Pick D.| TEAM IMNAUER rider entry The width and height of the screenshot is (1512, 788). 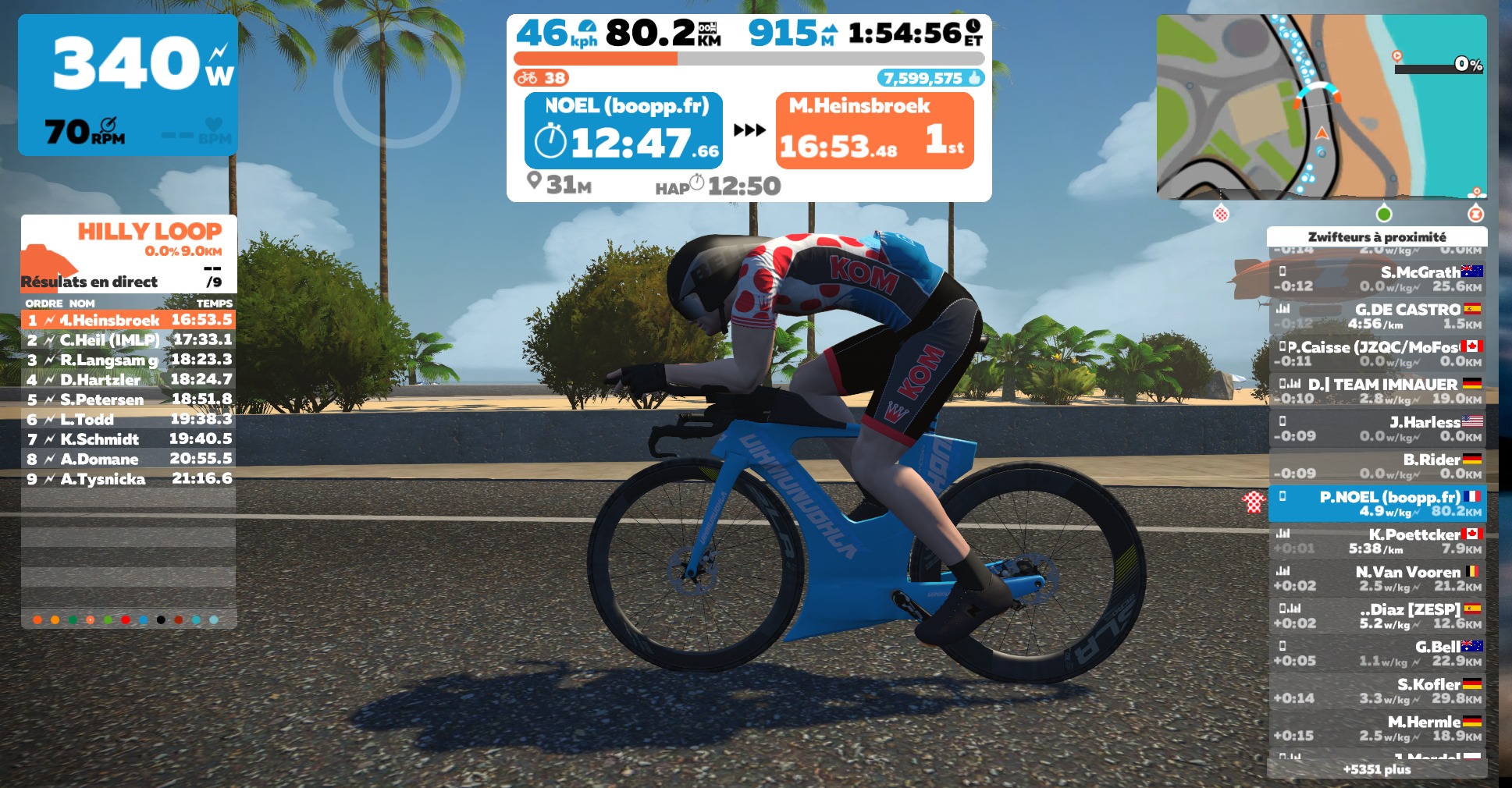[1378, 391]
